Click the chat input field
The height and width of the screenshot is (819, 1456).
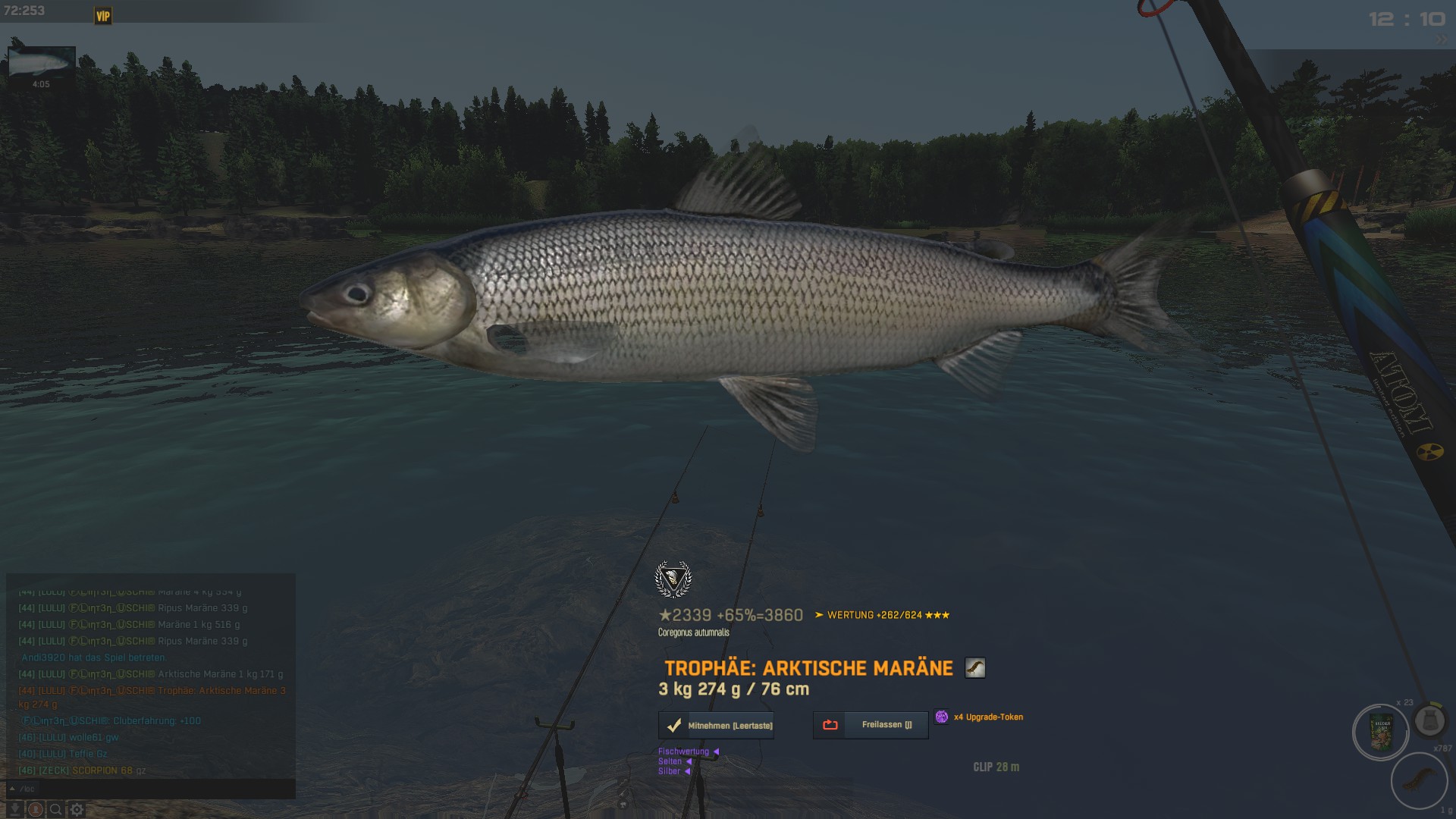coord(152,789)
